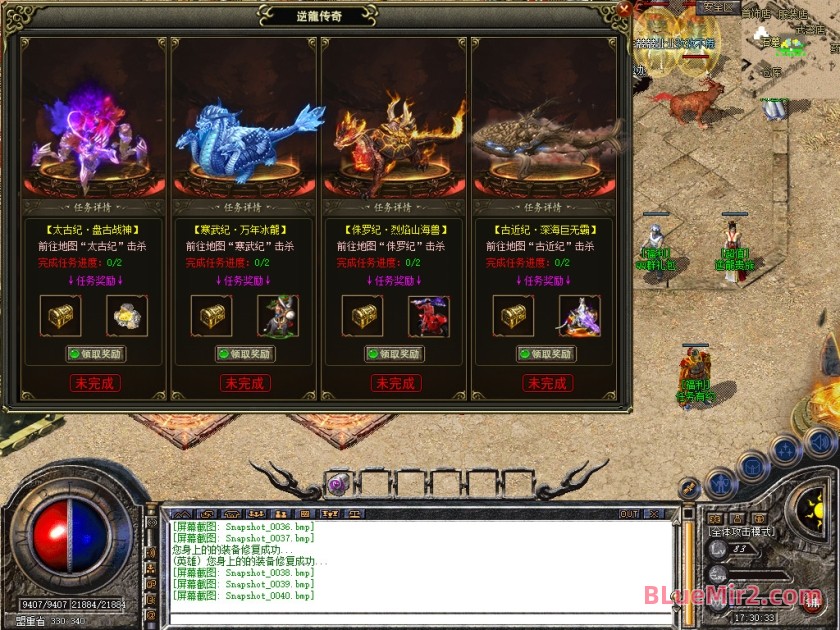Inspect the 寒武纪 mounted warrior reward icon
The height and width of the screenshot is (630, 840).
click(277, 316)
